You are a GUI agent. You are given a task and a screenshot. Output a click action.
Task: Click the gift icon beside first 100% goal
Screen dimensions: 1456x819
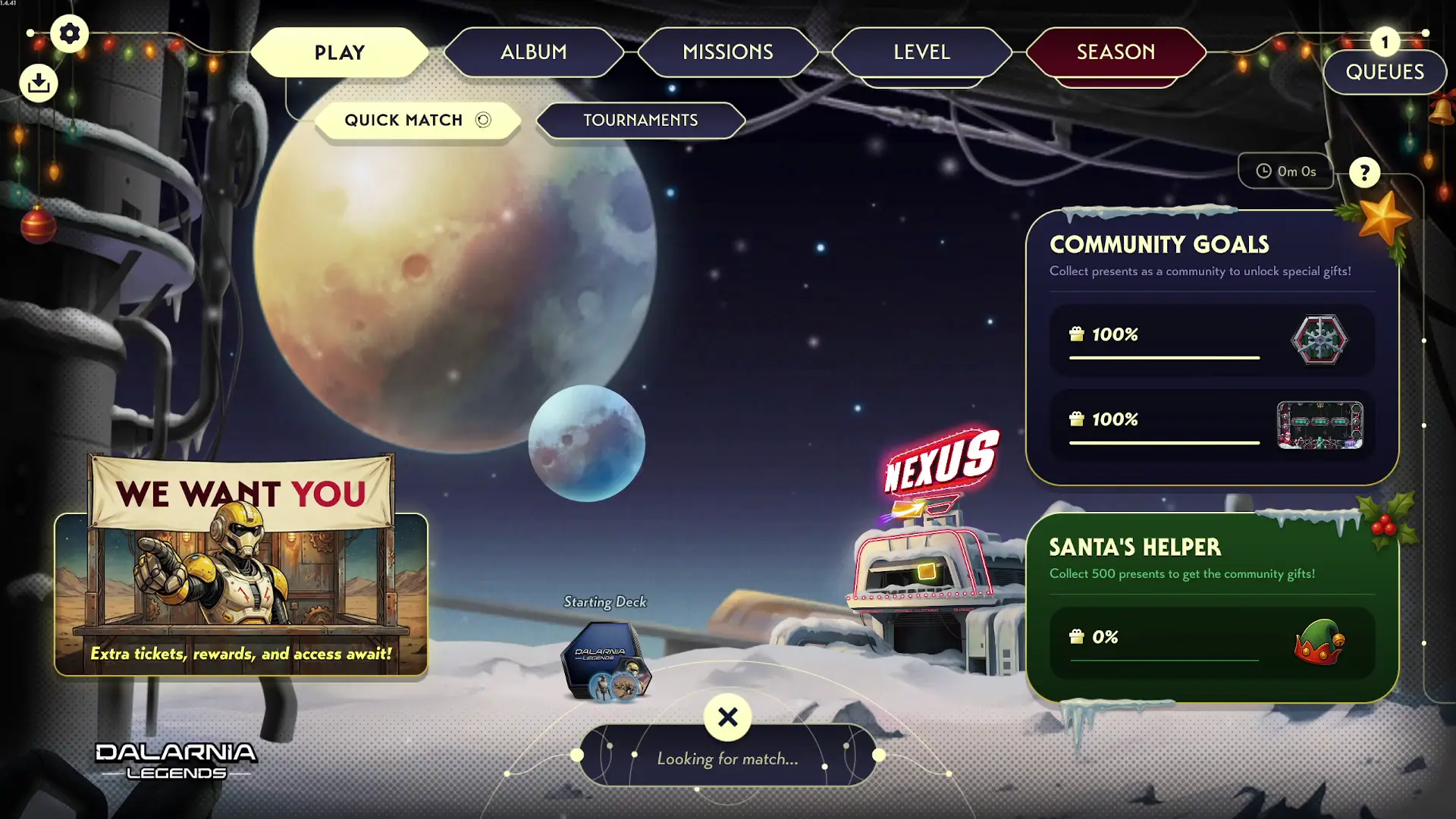[1075, 334]
